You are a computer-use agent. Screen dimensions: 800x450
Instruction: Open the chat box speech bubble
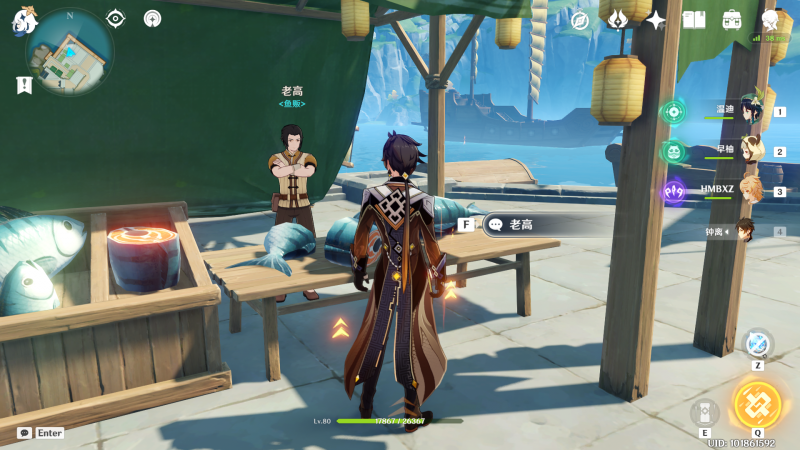click(24, 433)
